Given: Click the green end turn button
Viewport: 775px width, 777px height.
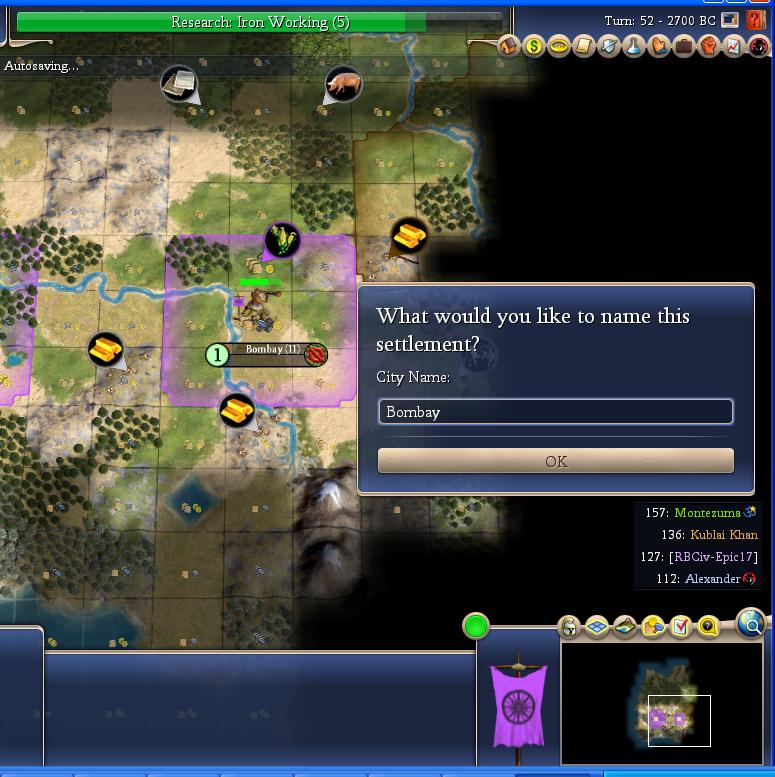Looking at the screenshot, I should pos(476,626).
